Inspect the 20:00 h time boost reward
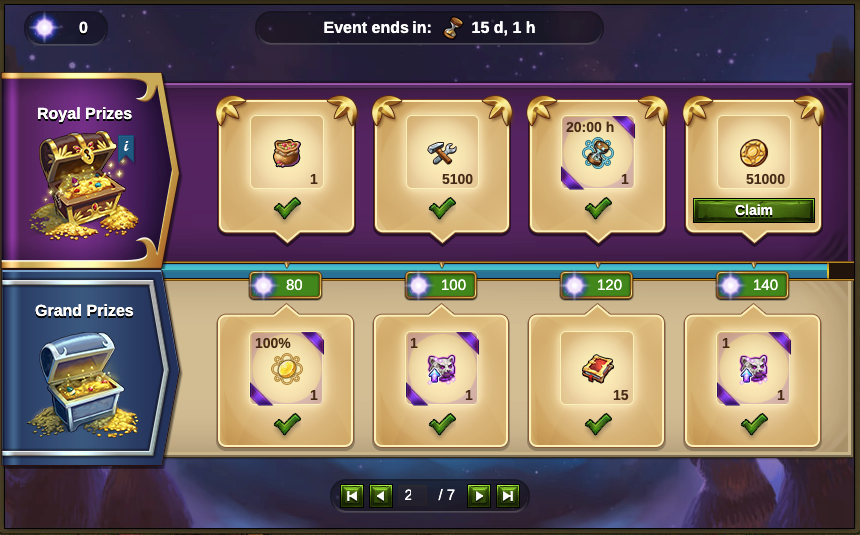This screenshot has width=860, height=535. (x=597, y=153)
